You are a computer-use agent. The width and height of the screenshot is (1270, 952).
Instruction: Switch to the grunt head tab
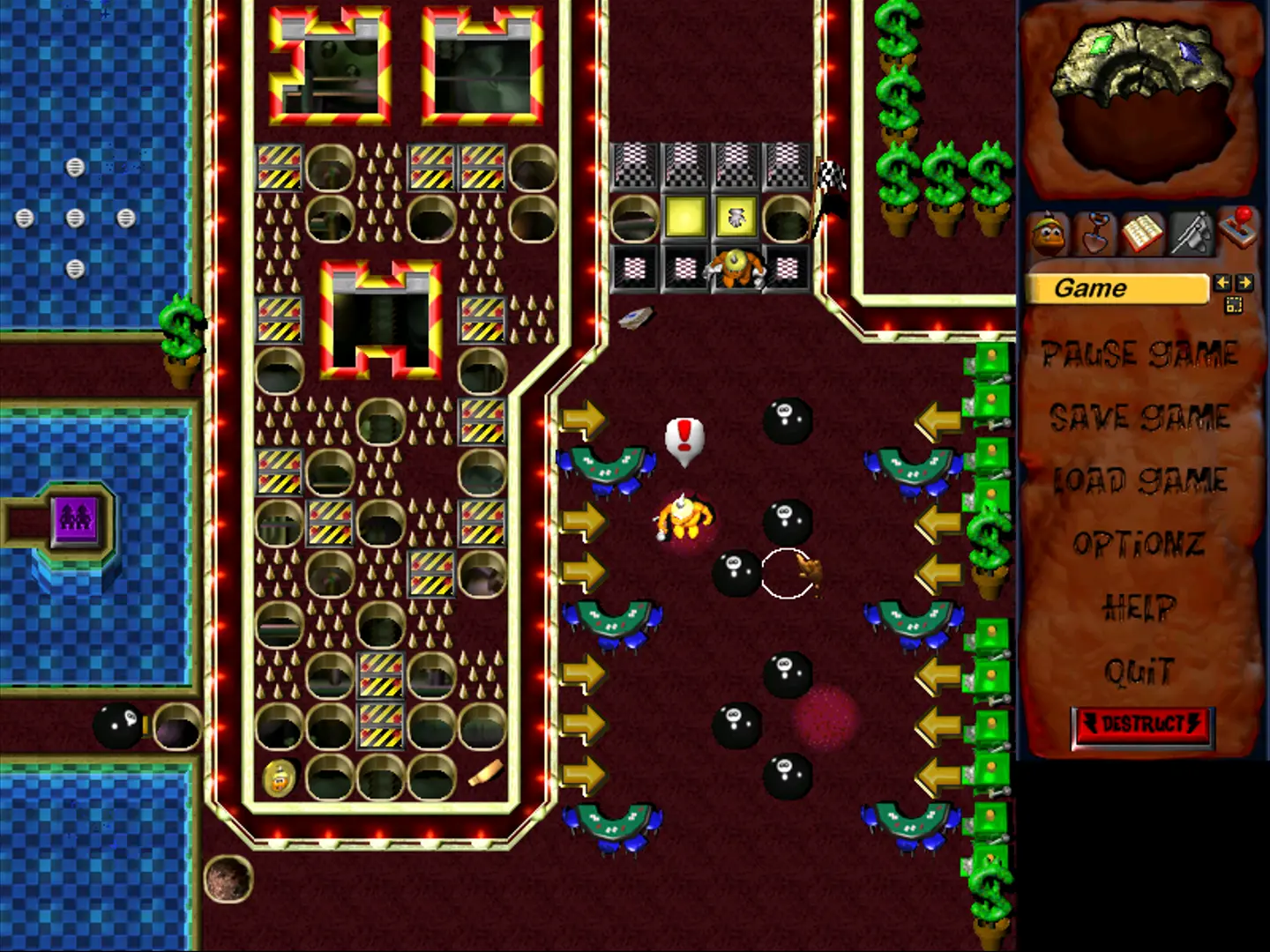pos(1048,235)
